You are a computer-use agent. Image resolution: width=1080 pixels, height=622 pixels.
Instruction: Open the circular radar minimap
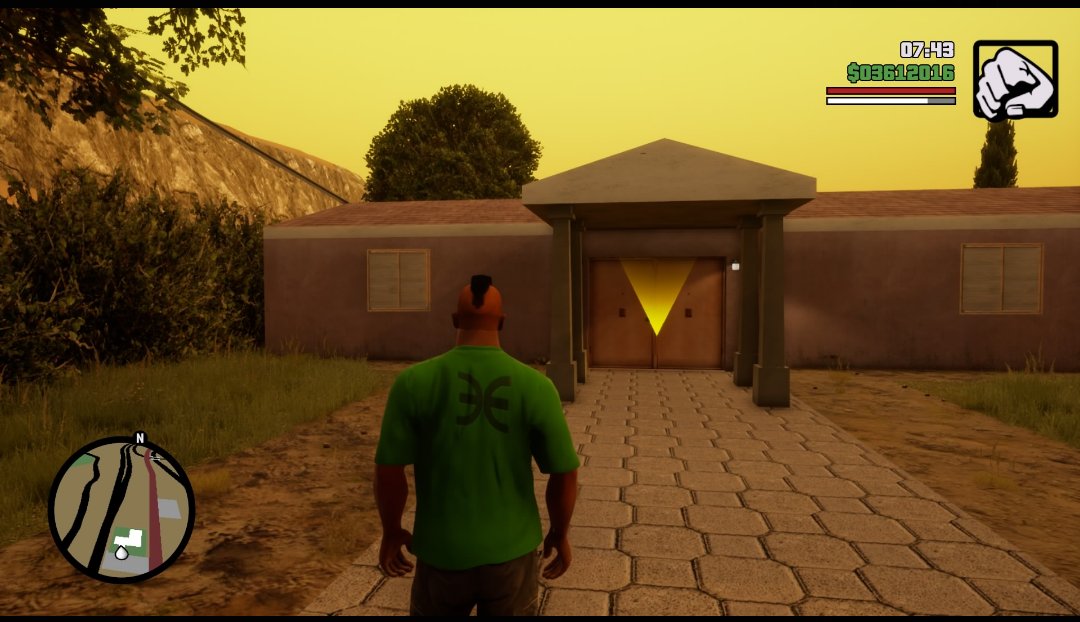(121, 510)
